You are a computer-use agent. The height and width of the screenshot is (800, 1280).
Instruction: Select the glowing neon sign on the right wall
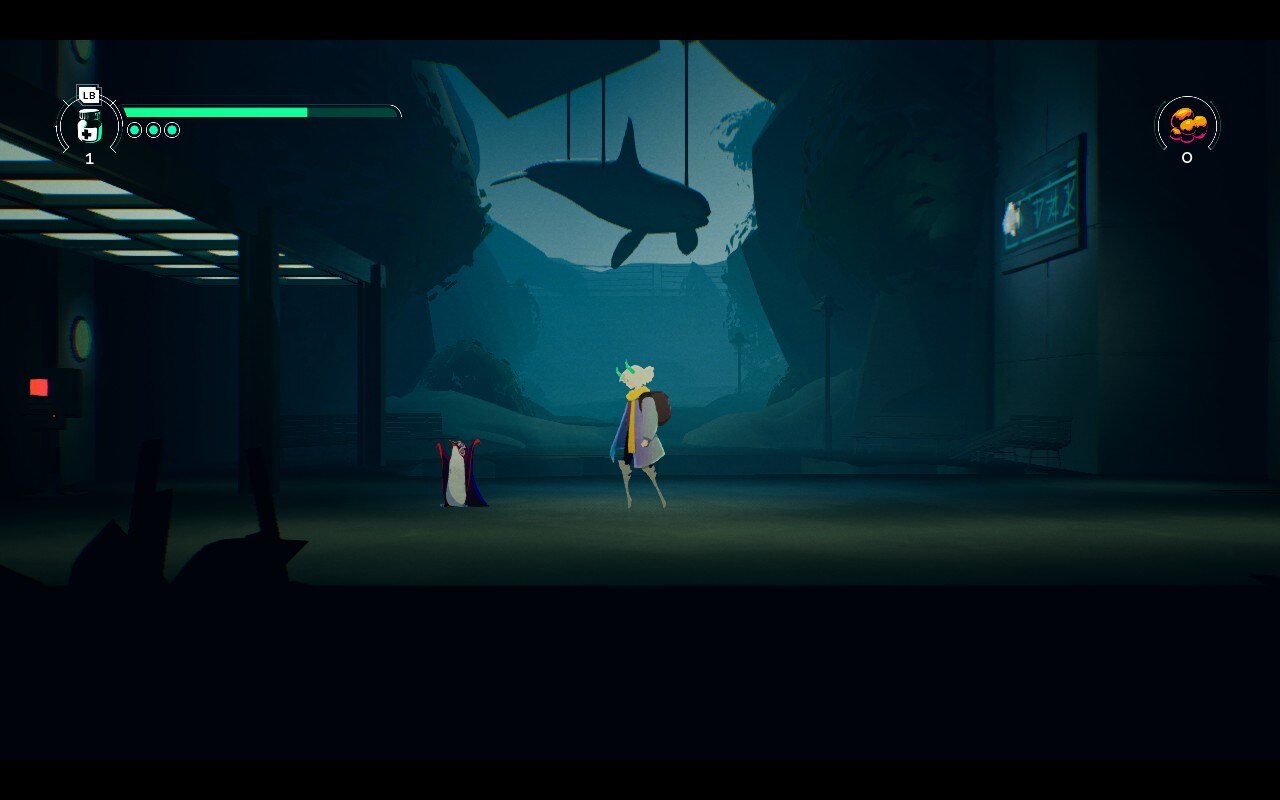[1043, 207]
